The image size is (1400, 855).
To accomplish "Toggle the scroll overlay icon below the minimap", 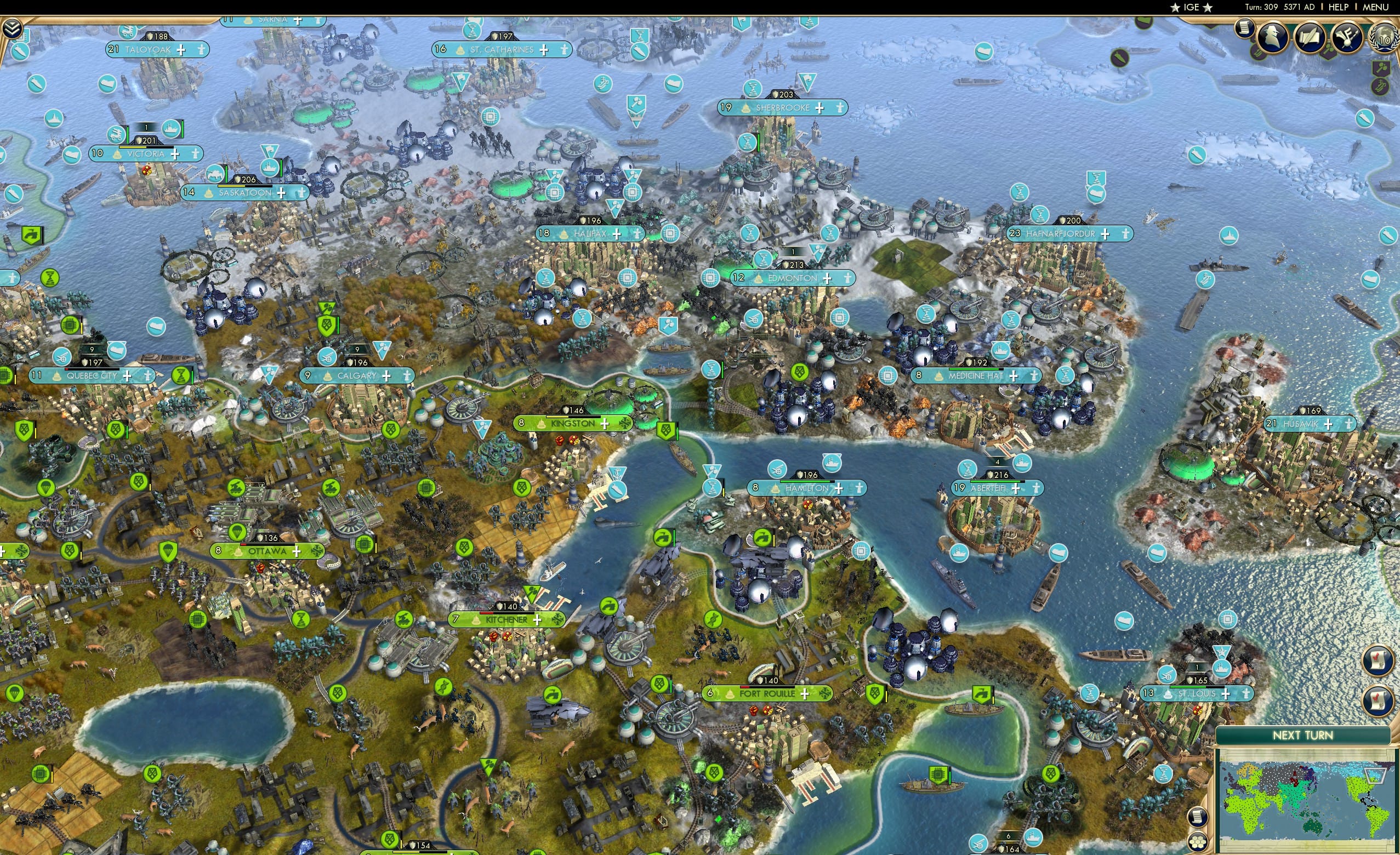I will click(1199, 818).
